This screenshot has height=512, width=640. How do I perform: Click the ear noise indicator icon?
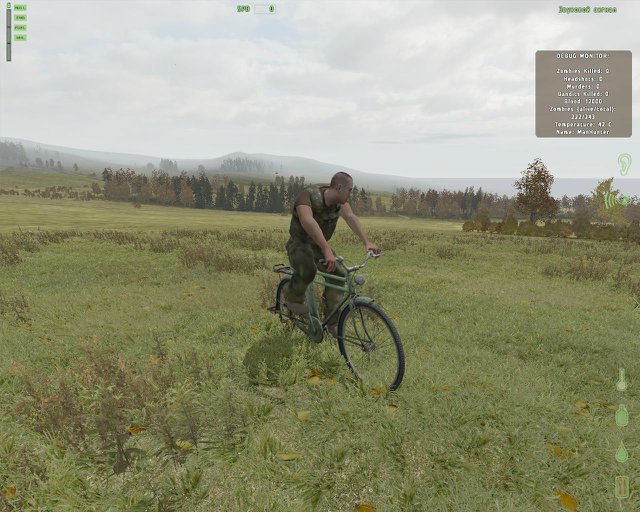[624, 164]
